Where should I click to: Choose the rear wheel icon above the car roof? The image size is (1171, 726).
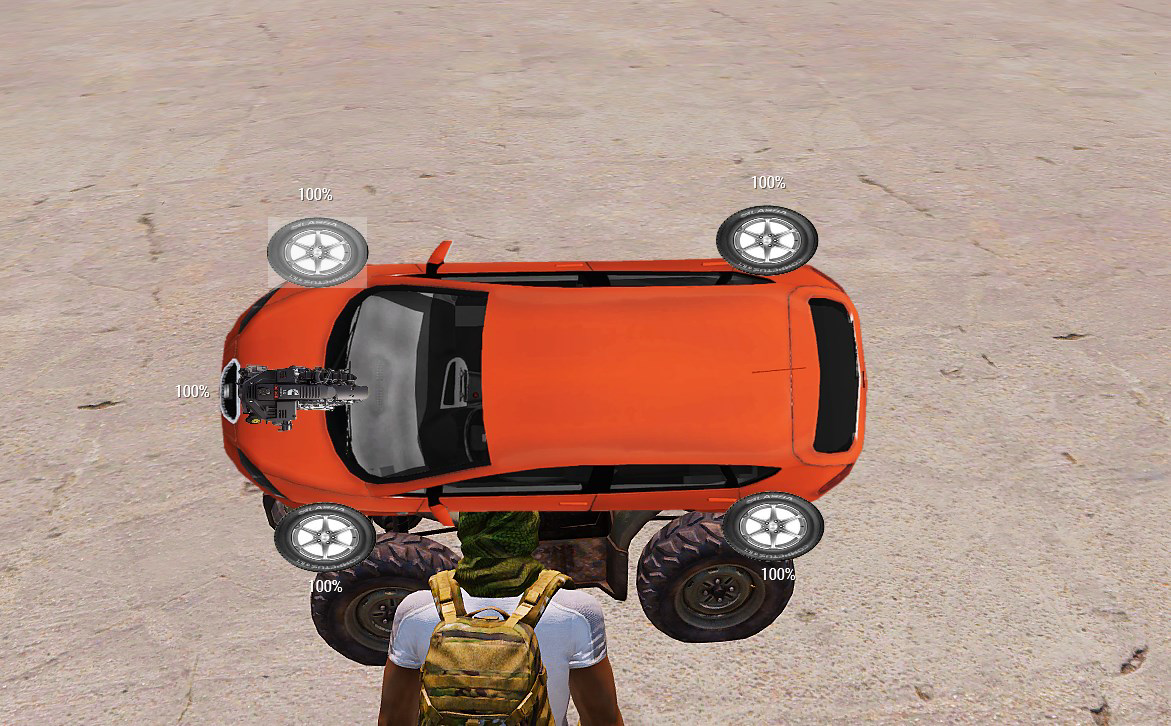[767, 240]
